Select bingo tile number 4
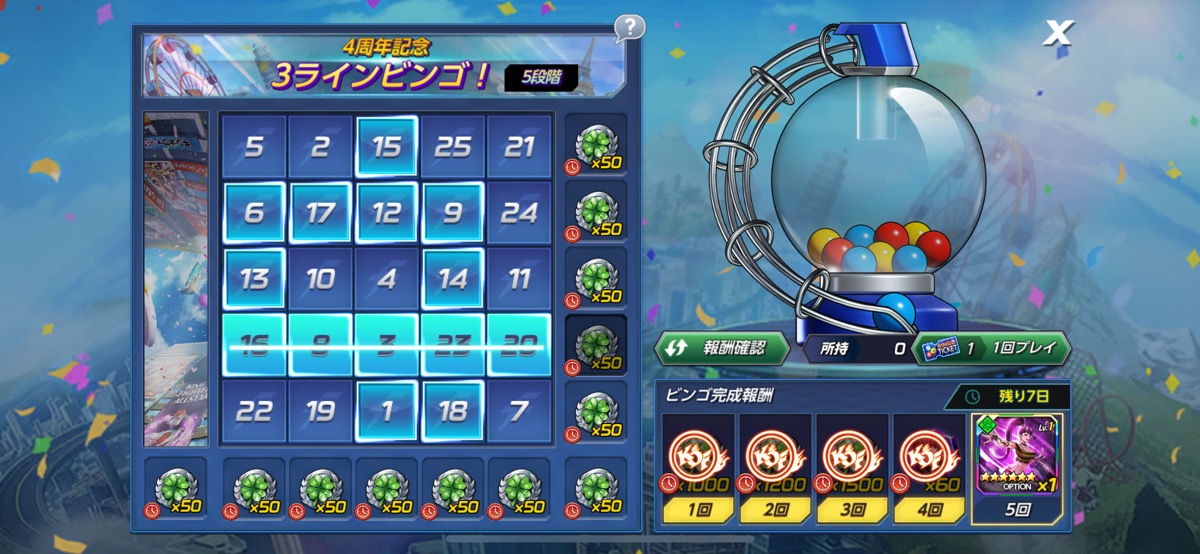 387,278
